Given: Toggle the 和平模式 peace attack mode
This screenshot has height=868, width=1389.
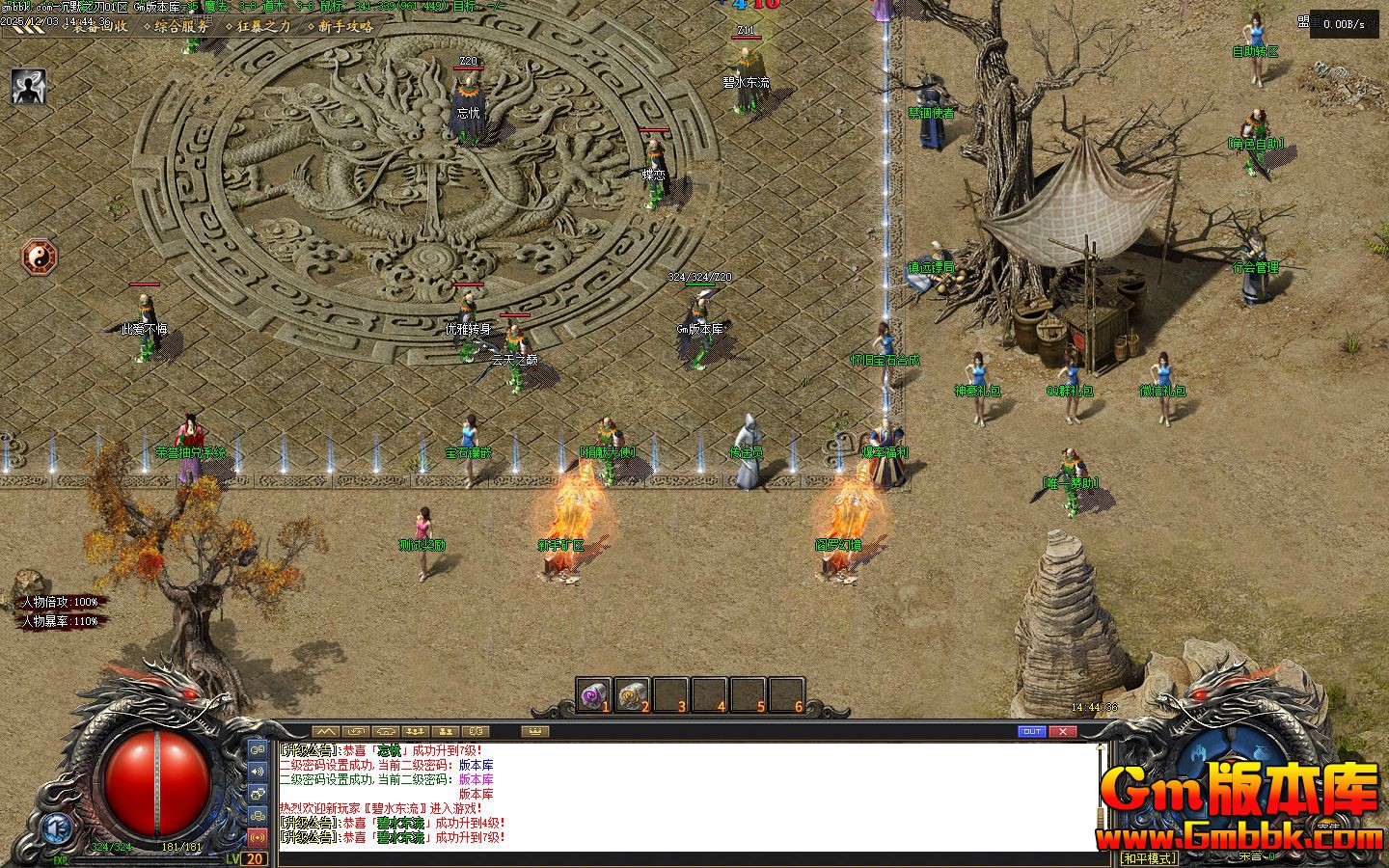Looking at the screenshot, I should coord(1149,857).
